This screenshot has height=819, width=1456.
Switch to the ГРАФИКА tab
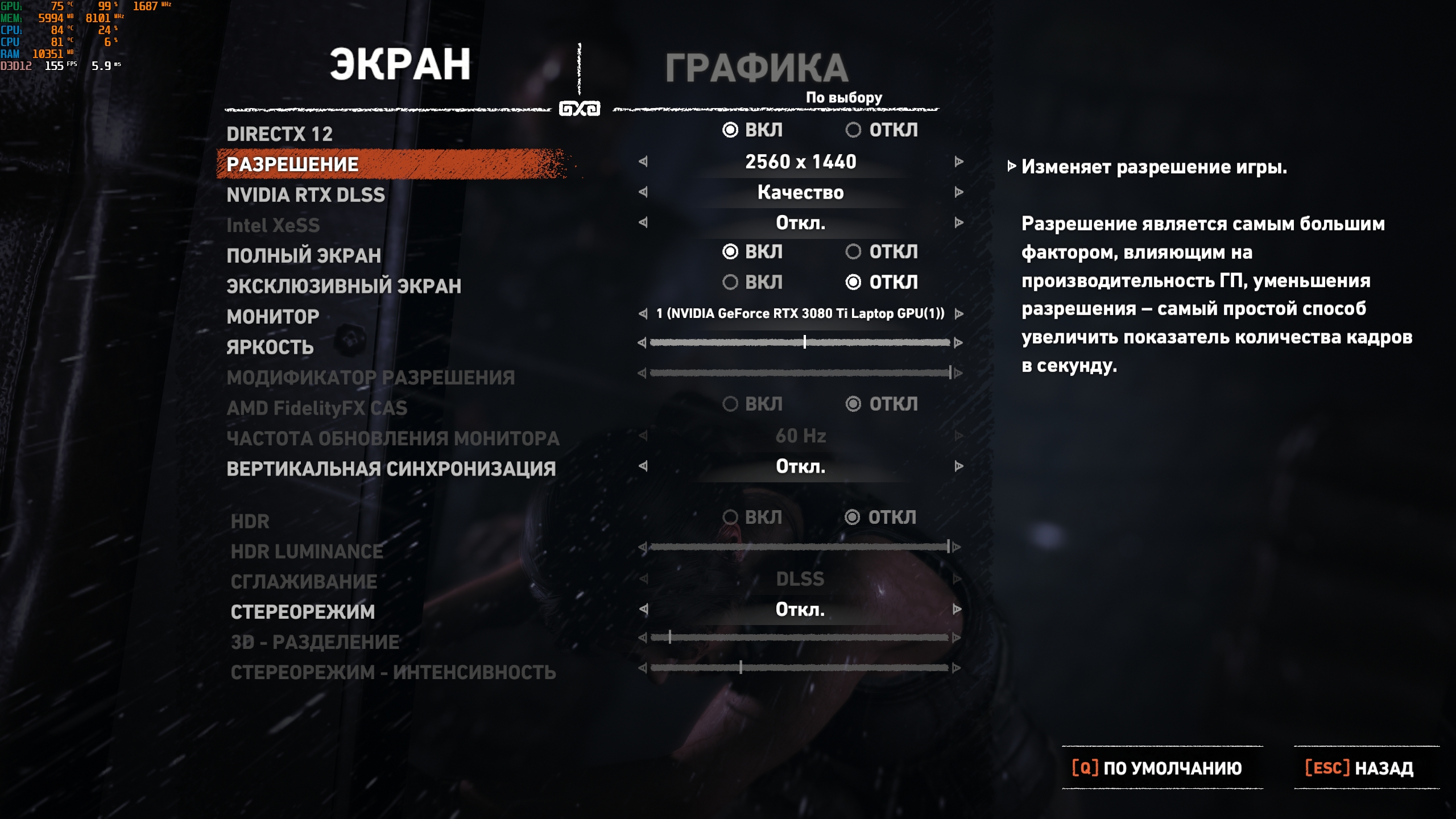pyautogui.click(x=756, y=68)
